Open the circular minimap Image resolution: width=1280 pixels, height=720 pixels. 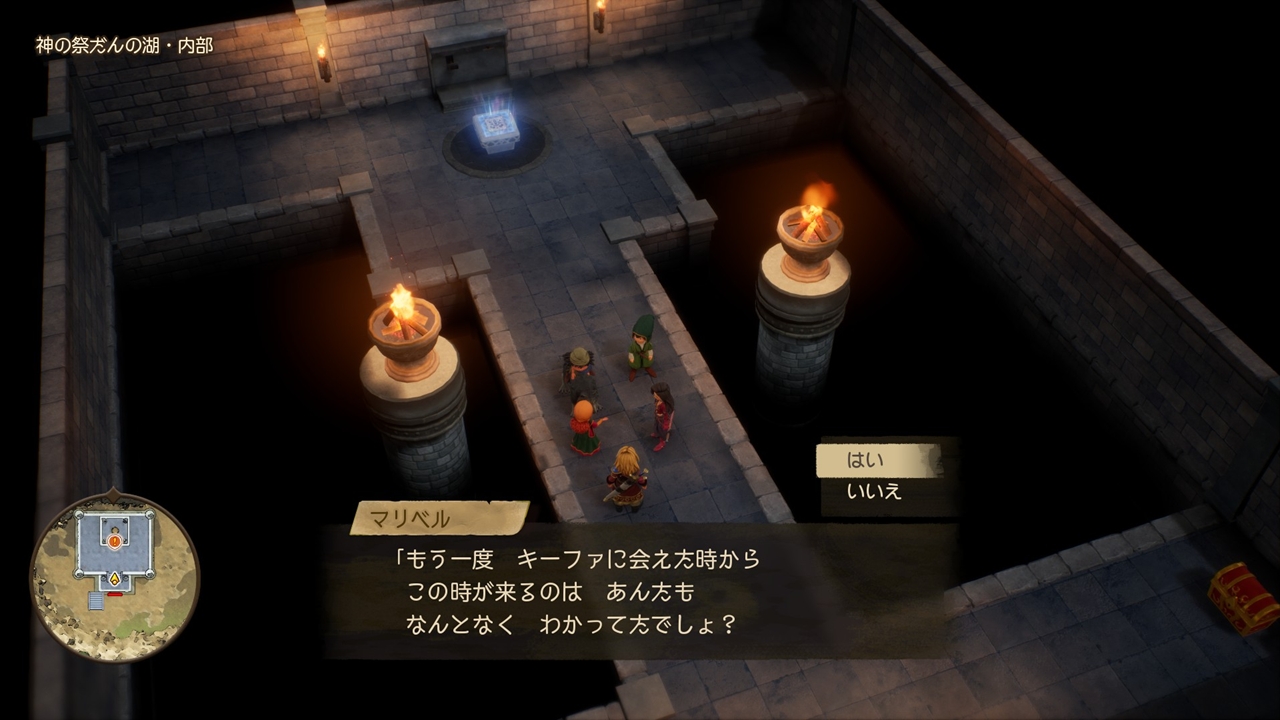click(x=114, y=576)
